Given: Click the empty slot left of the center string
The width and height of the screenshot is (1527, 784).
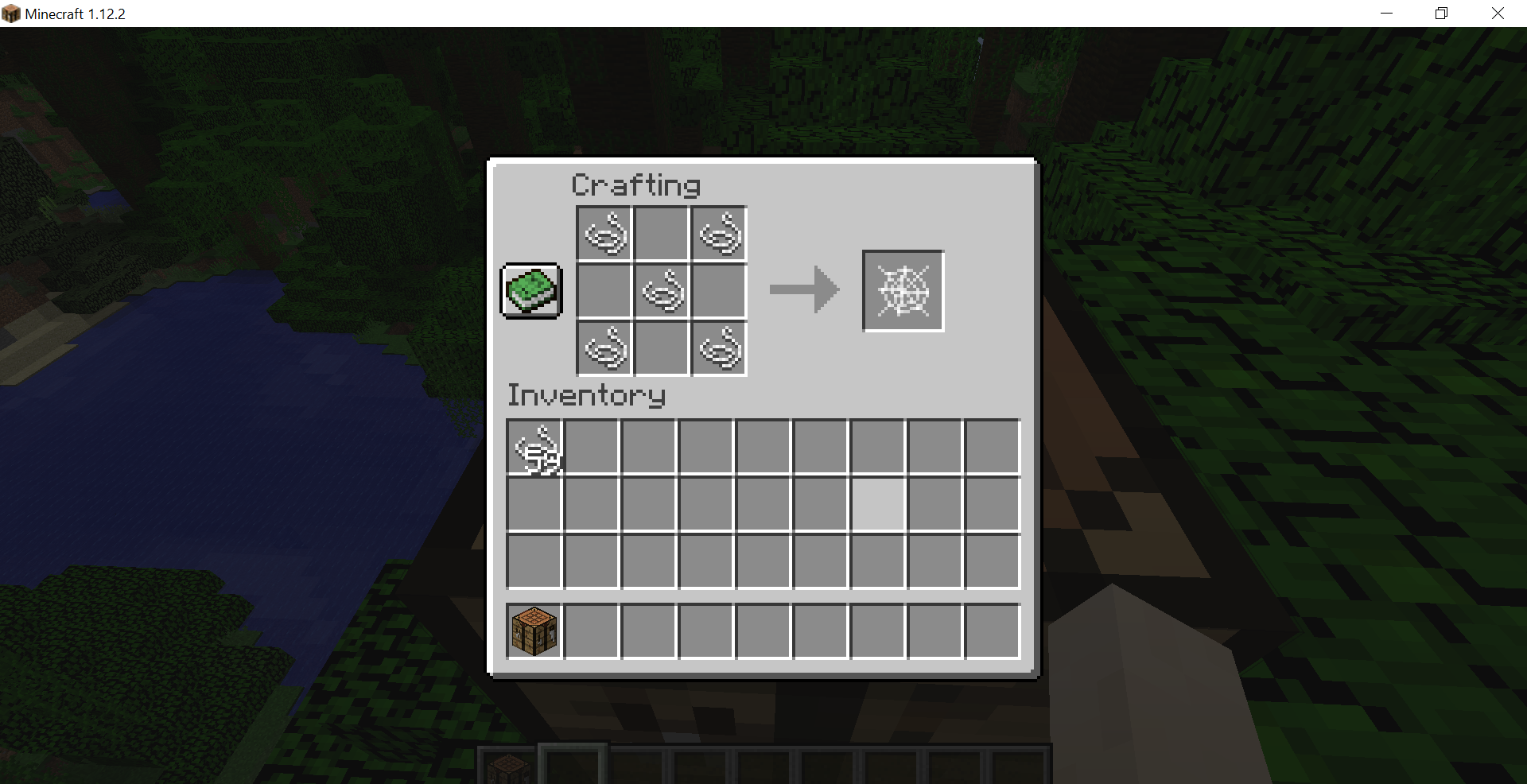Looking at the screenshot, I should coord(604,290).
